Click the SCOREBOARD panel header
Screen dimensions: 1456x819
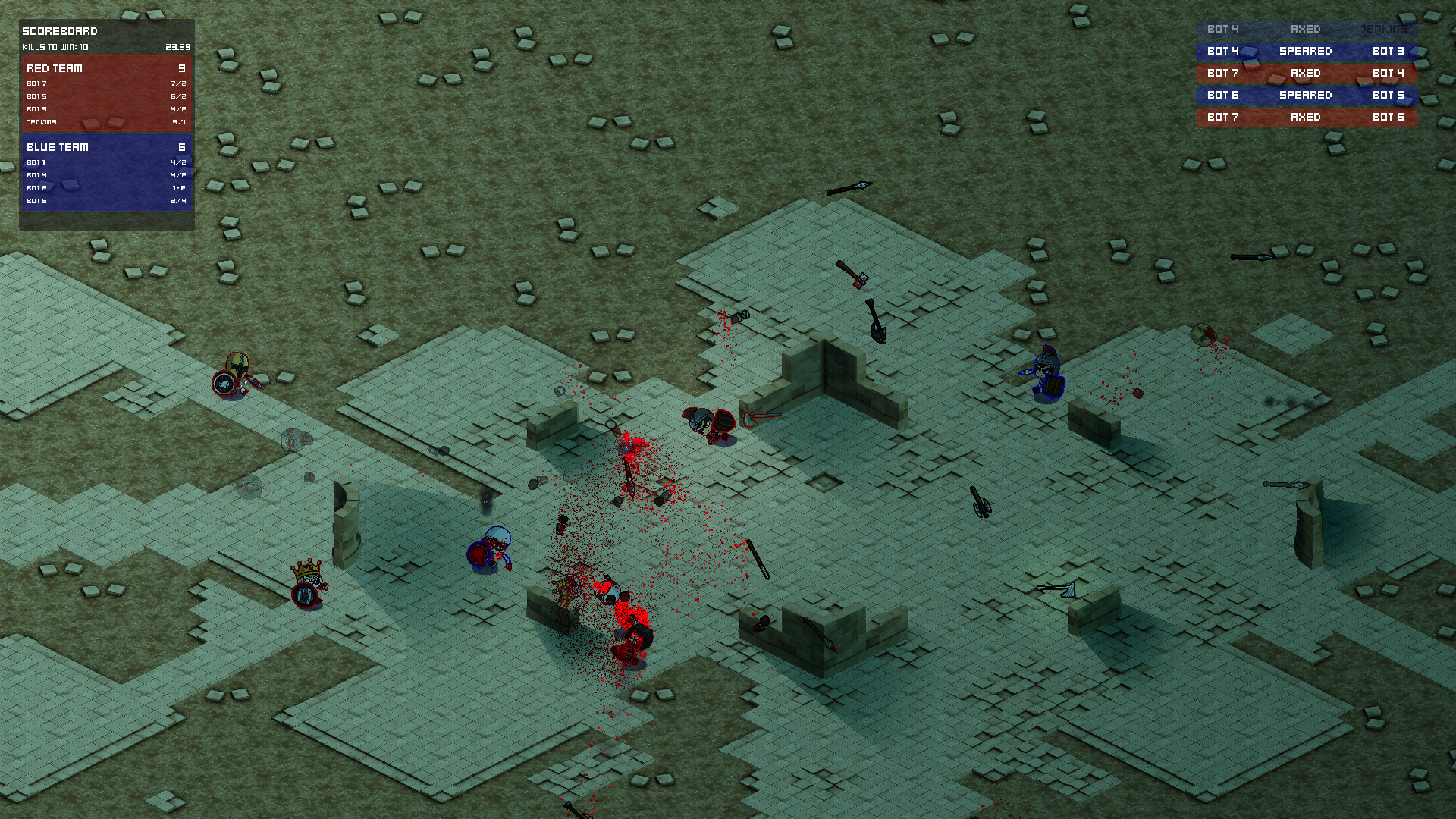61,31
